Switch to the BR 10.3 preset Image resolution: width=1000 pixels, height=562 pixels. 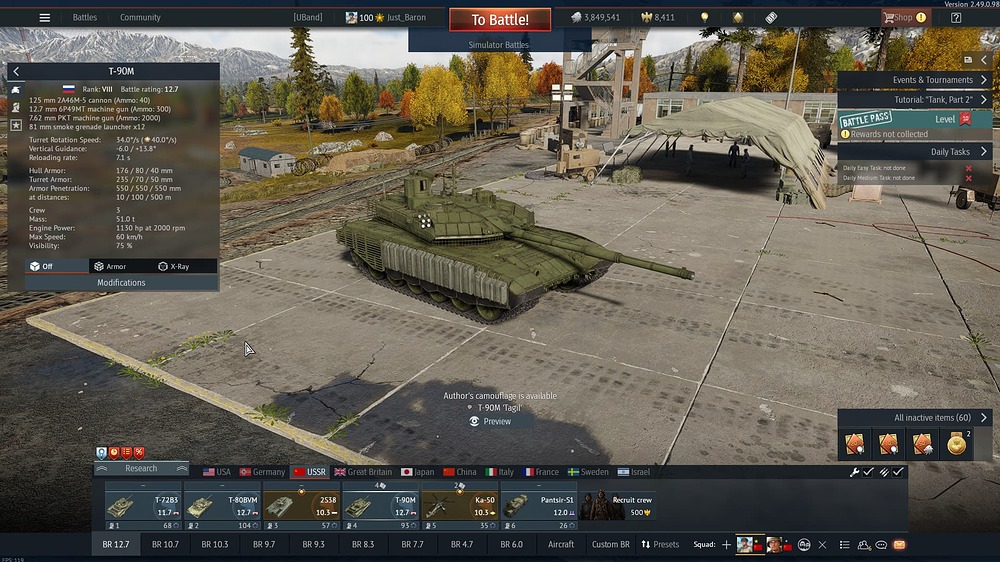point(215,544)
